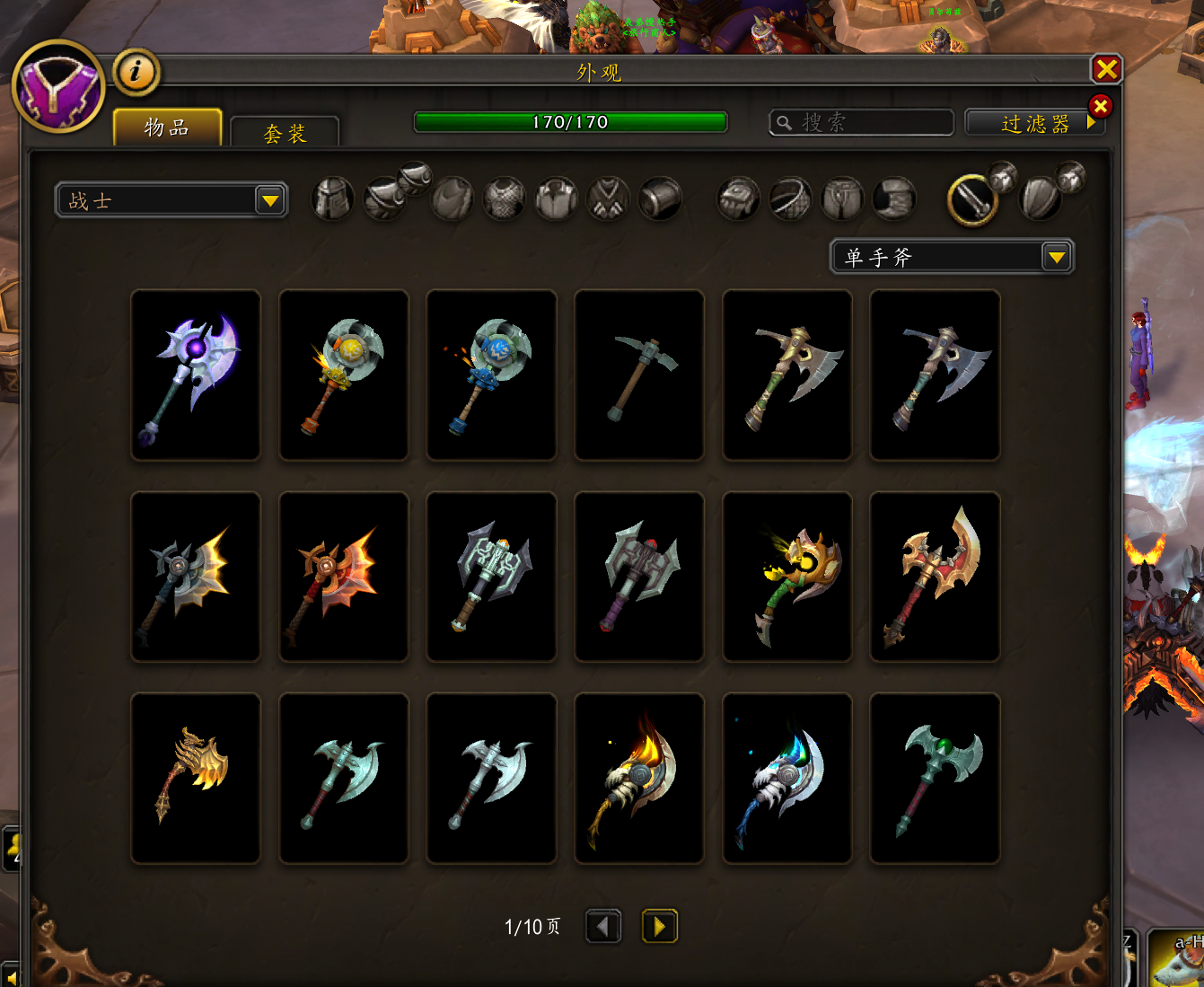Pick the red and gold curved axe
This screenshot has height=987, width=1204.
pos(935,577)
